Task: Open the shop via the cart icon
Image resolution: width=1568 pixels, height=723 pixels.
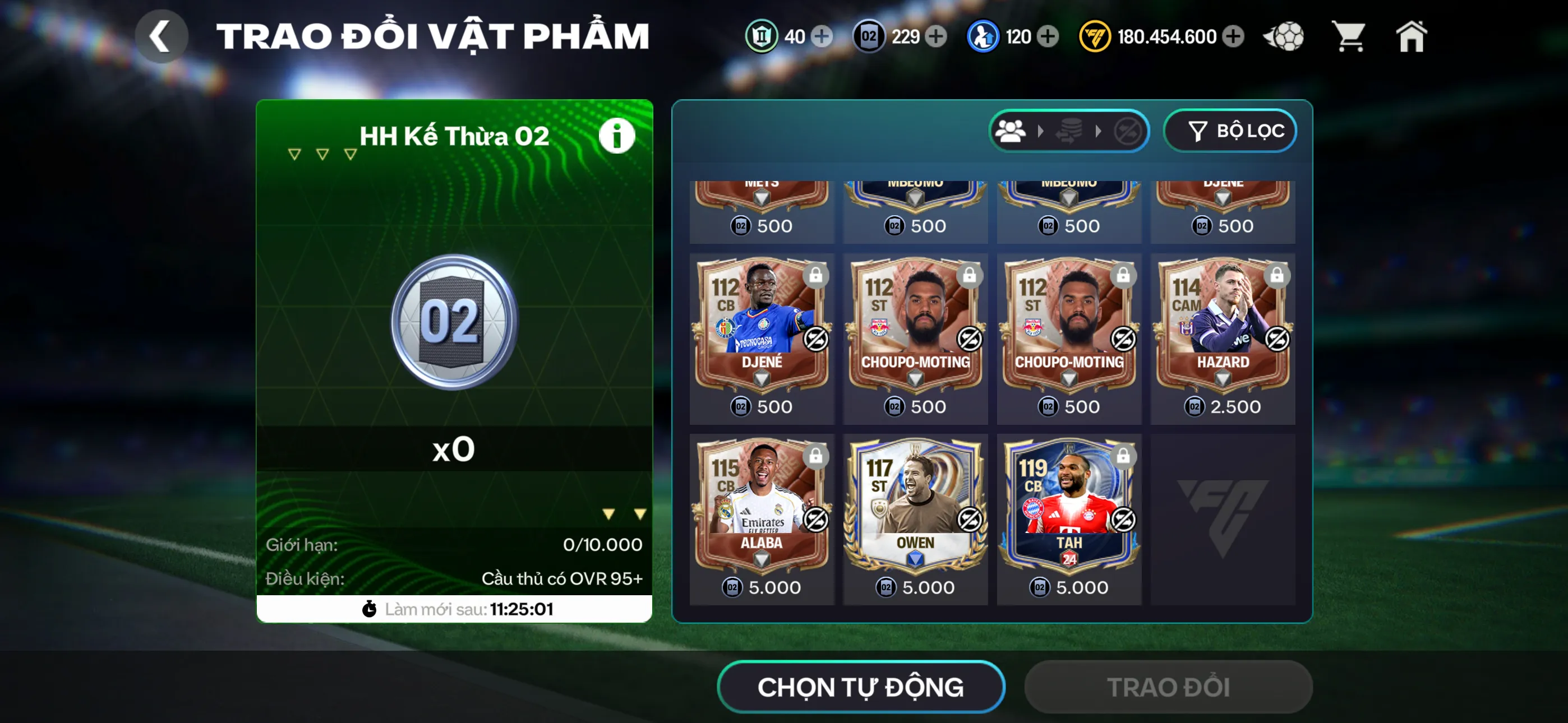Action: tap(1349, 36)
